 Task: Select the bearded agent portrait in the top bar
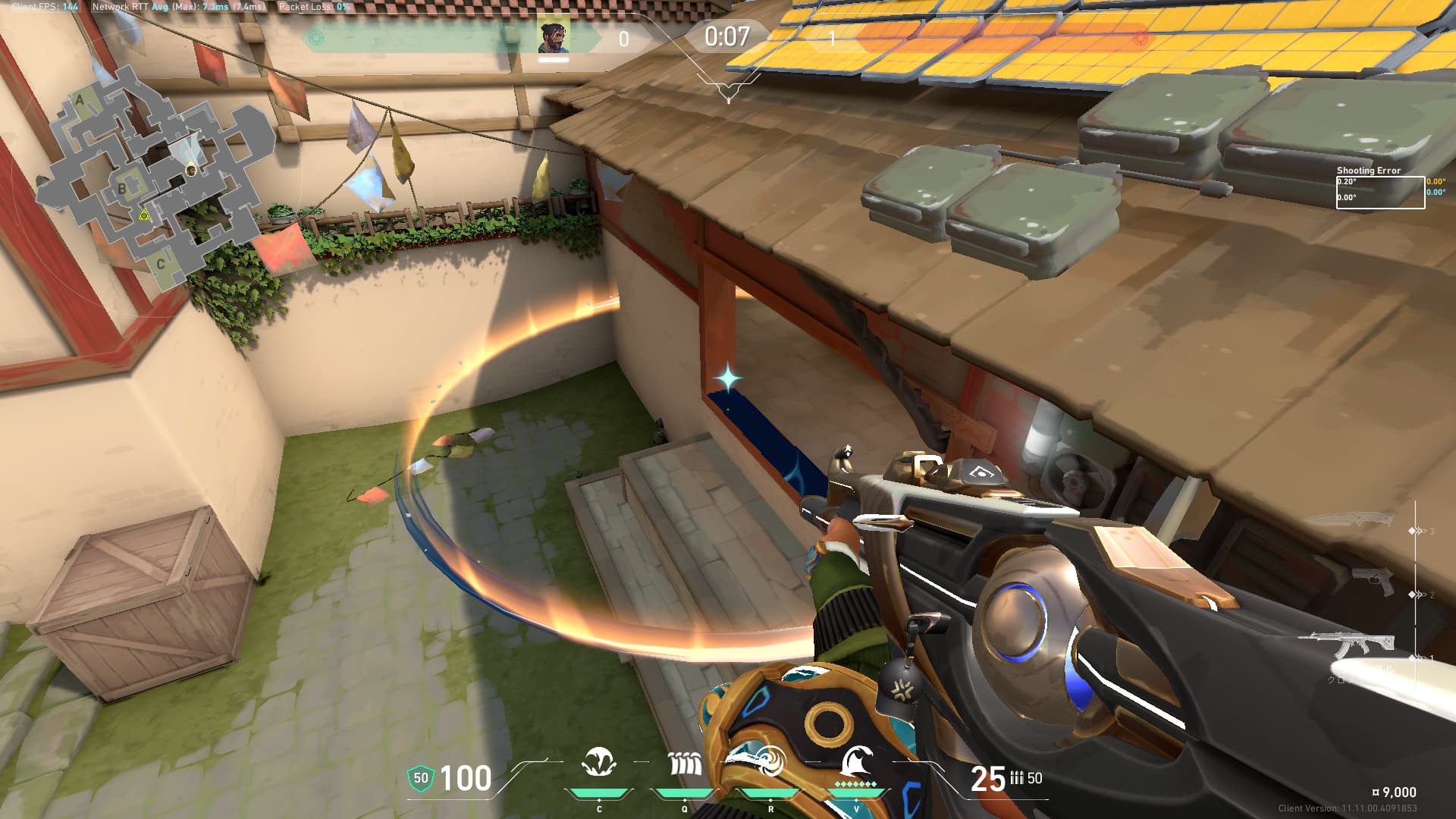click(x=554, y=37)
